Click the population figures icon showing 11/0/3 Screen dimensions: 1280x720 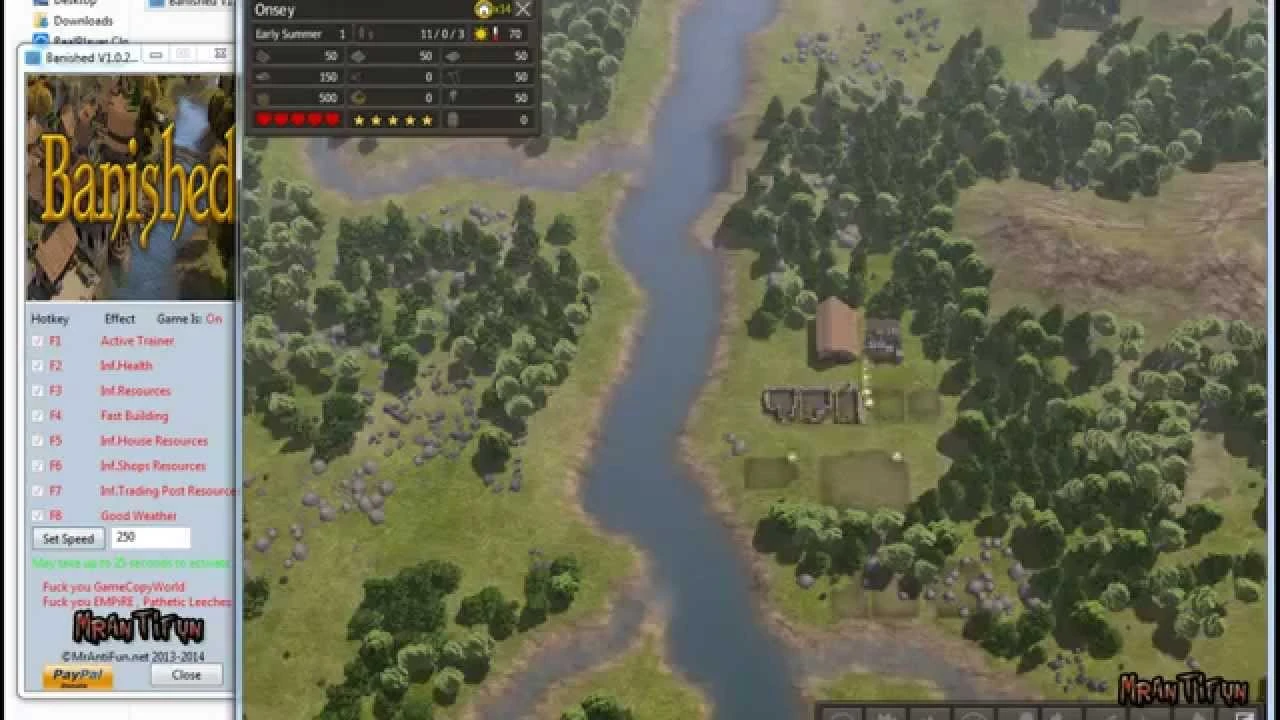pos(362,33)
